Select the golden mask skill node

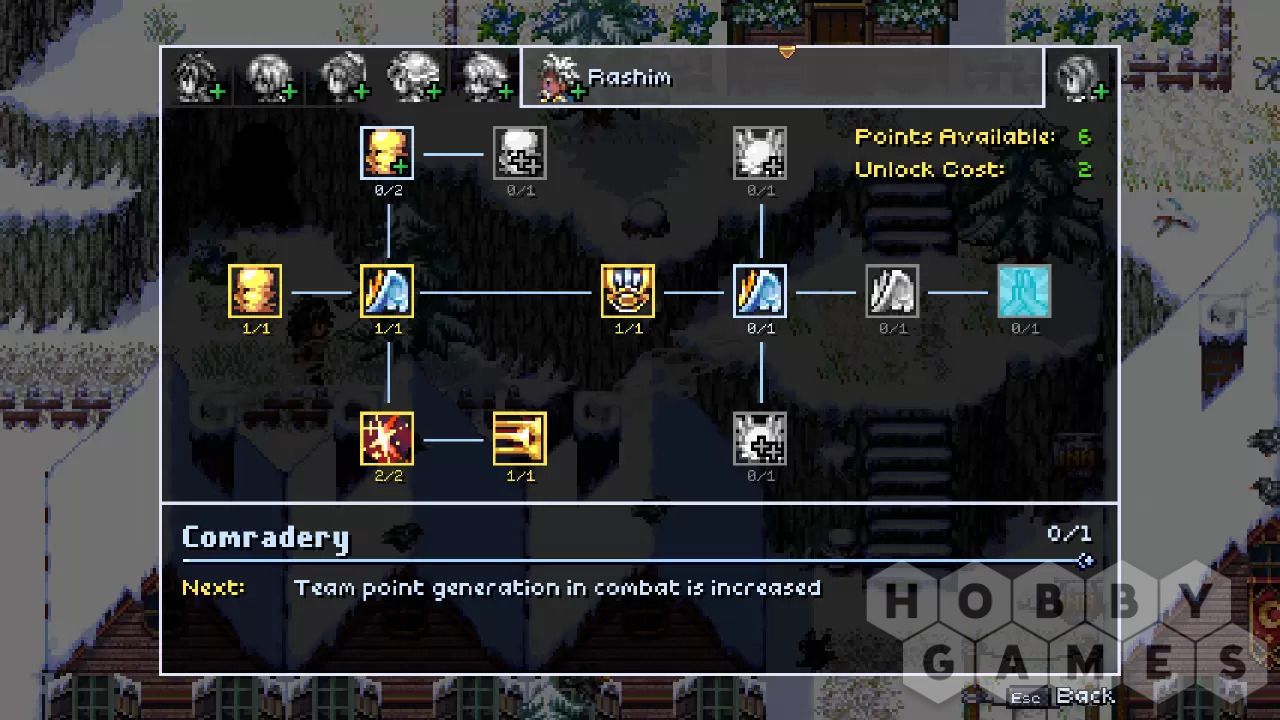pos(628,291)
